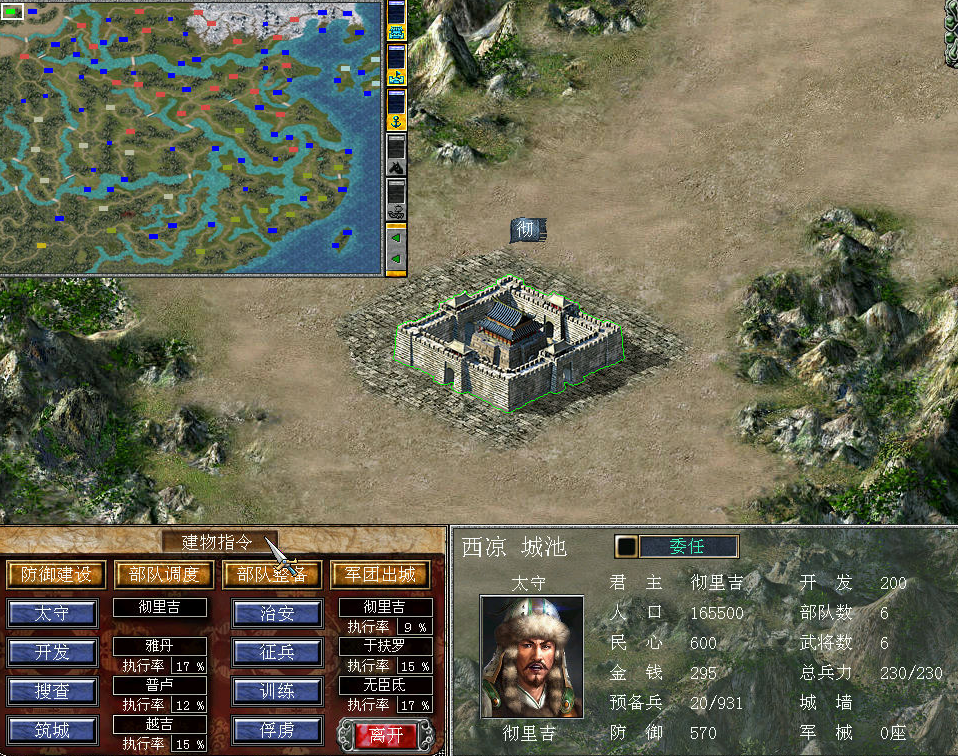Select the anchor icon beside the minimap
The image size is (958, 756).
click(x=396, y=121)
